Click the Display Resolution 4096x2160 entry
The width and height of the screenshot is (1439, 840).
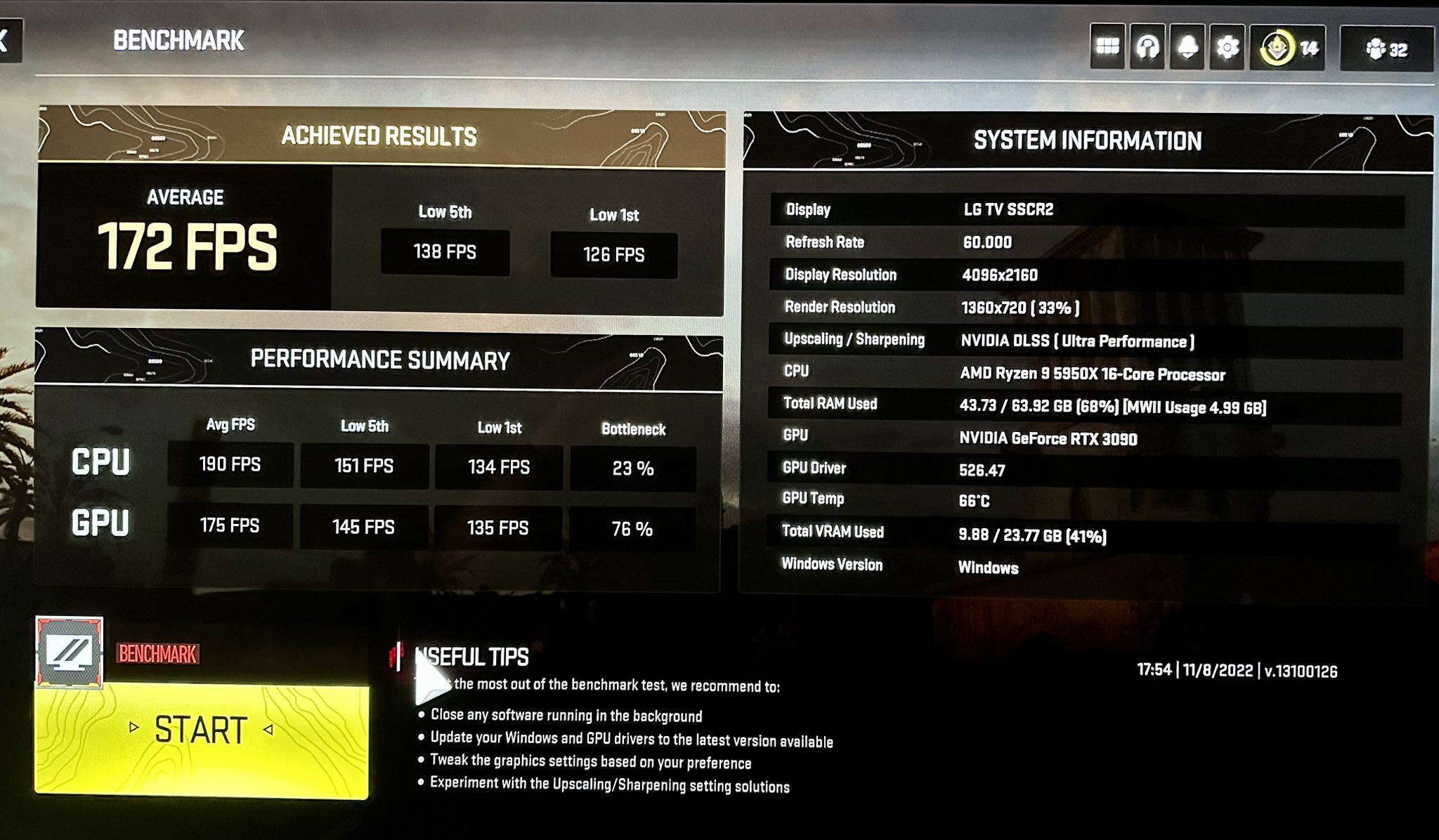[x=1012, y=275]
